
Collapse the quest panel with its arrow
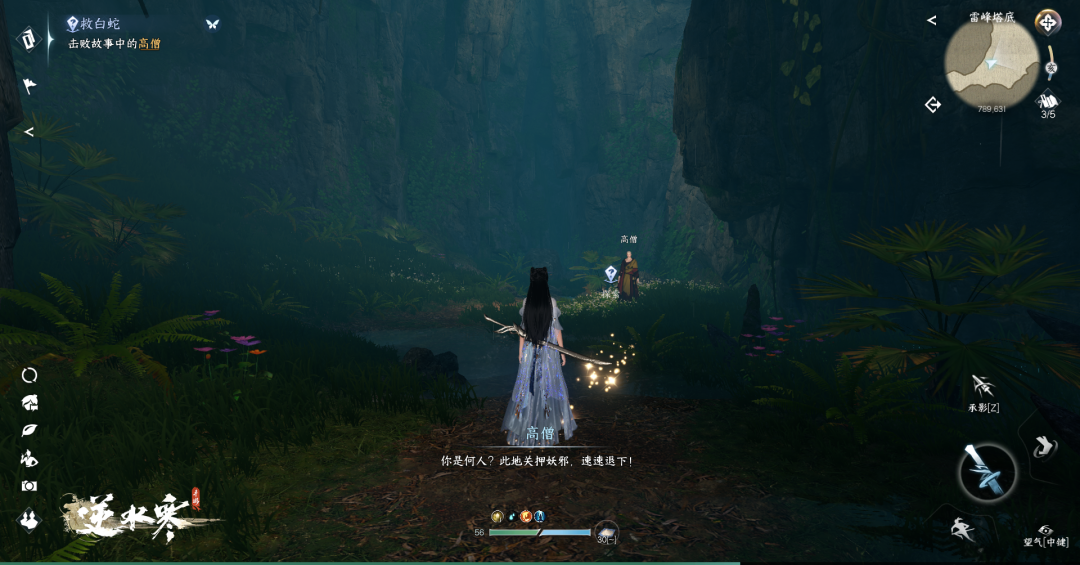point(29,132)
